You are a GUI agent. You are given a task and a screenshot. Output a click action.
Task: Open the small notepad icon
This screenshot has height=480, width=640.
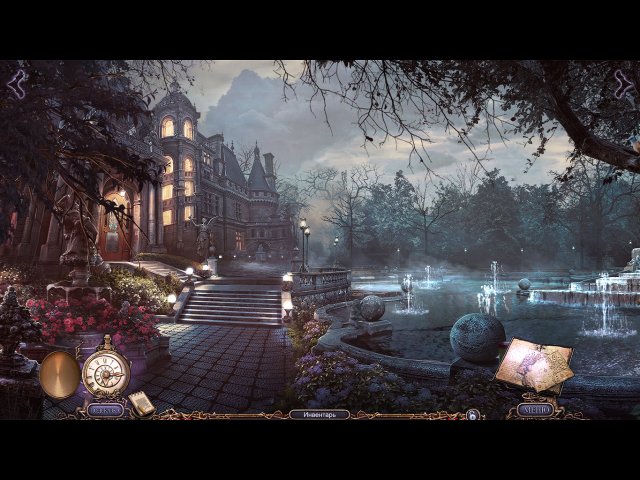tap(142, 403)
